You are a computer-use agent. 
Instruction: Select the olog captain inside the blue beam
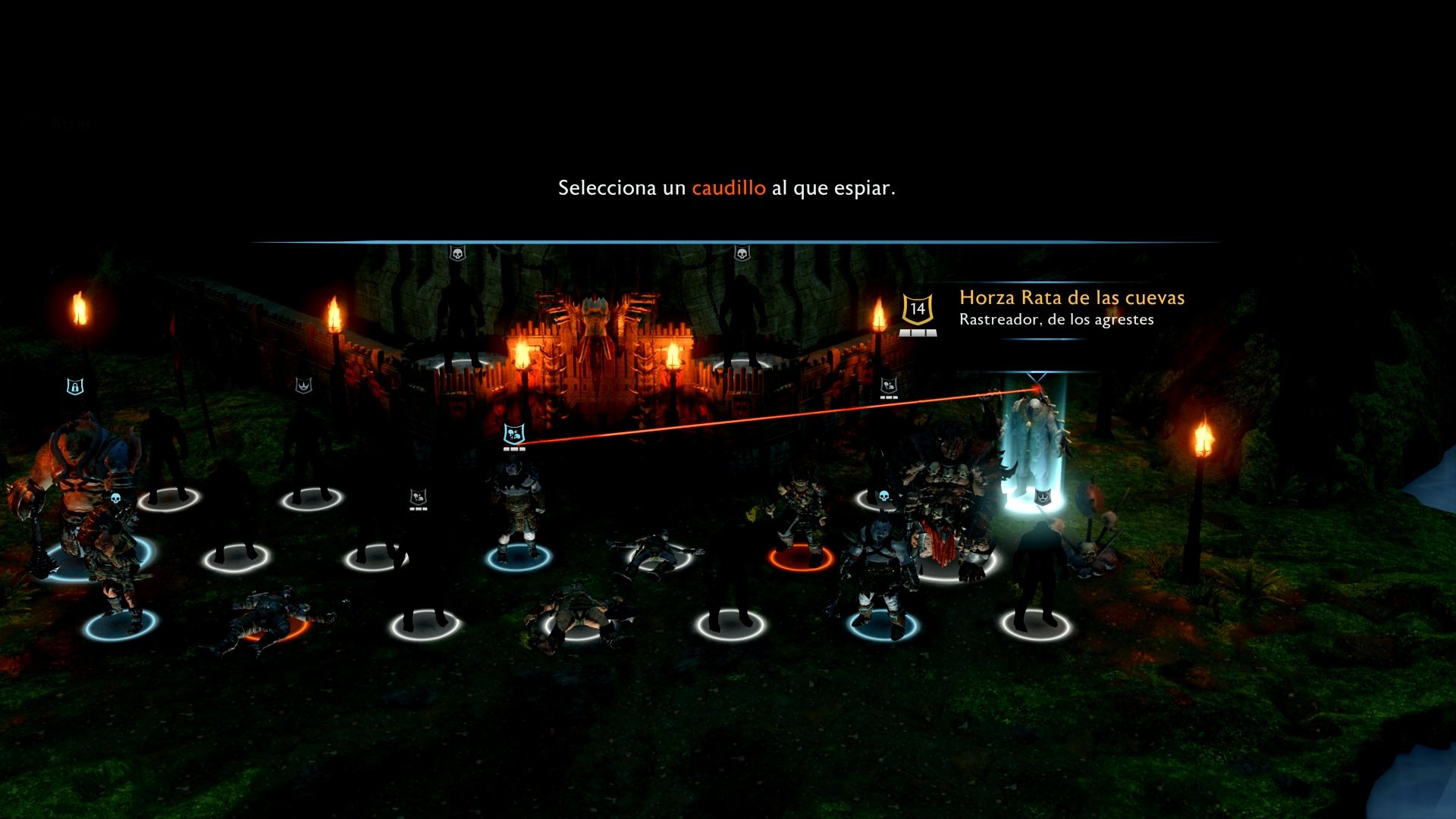(1037, 447)
